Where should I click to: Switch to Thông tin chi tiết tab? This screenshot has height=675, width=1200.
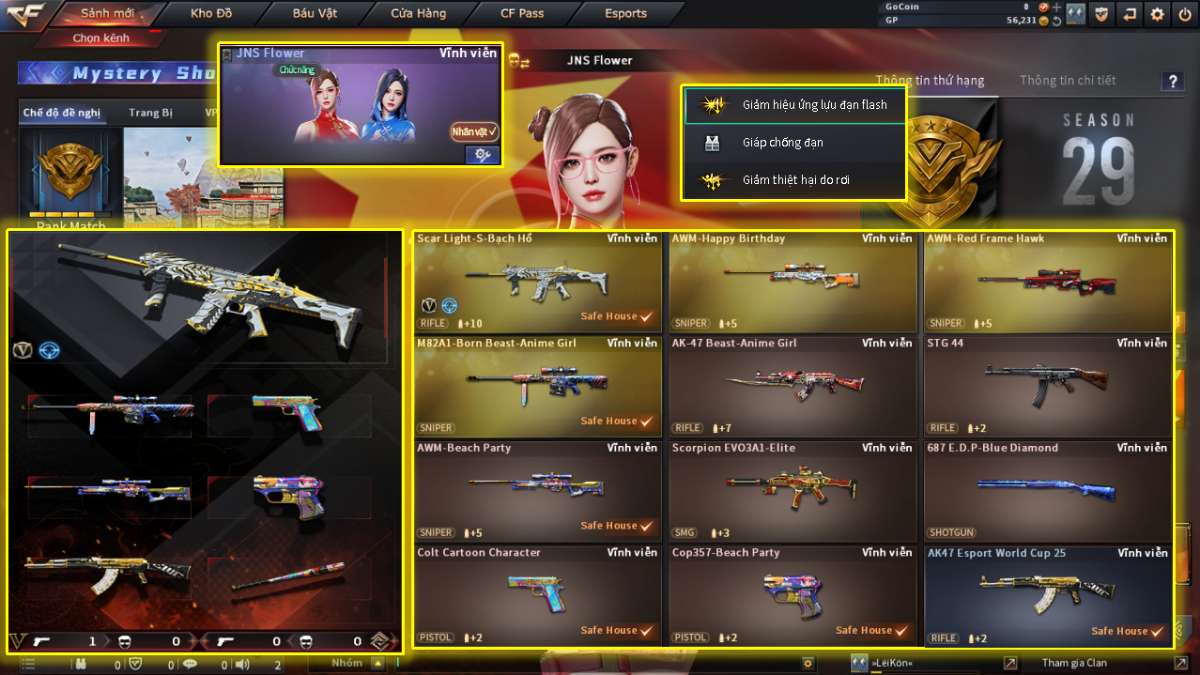coord(1067,80)
